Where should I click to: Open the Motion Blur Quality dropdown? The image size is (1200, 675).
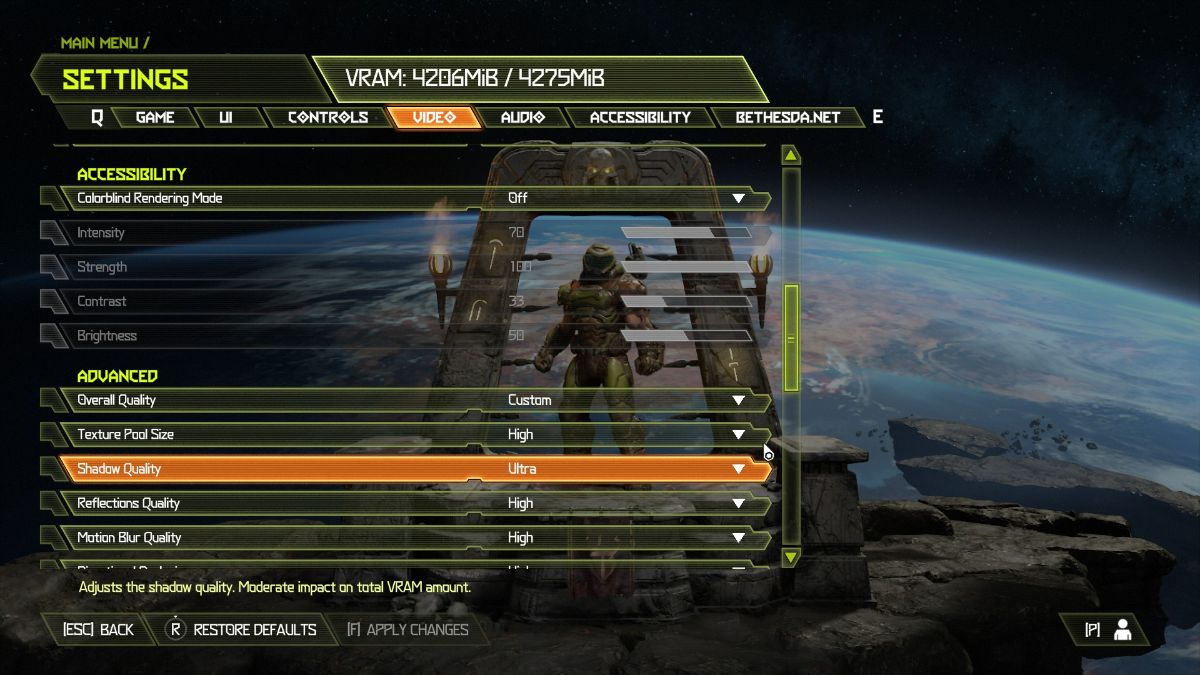(x=738, y=537)
